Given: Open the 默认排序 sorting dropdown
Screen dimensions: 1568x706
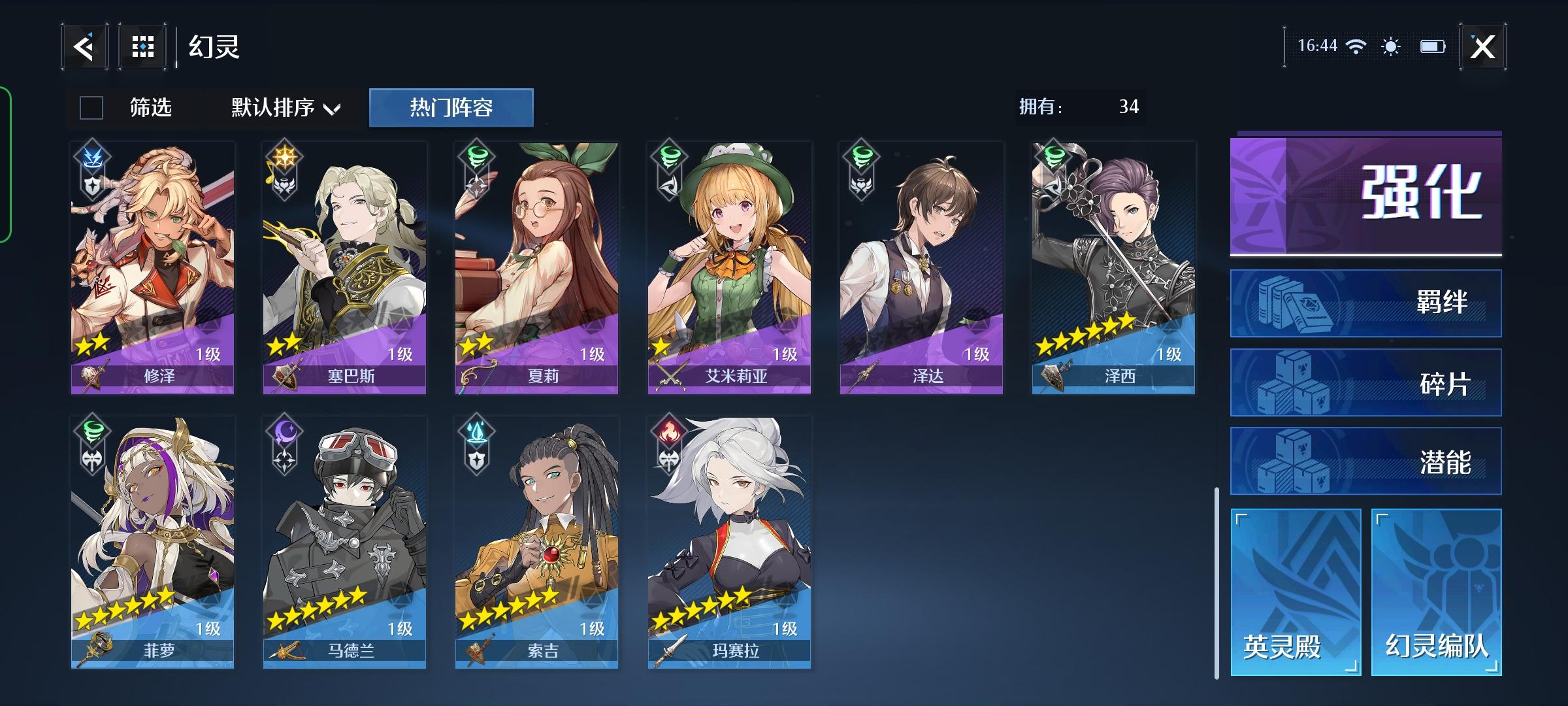Looking at the screenshot, I should point(282,108).
